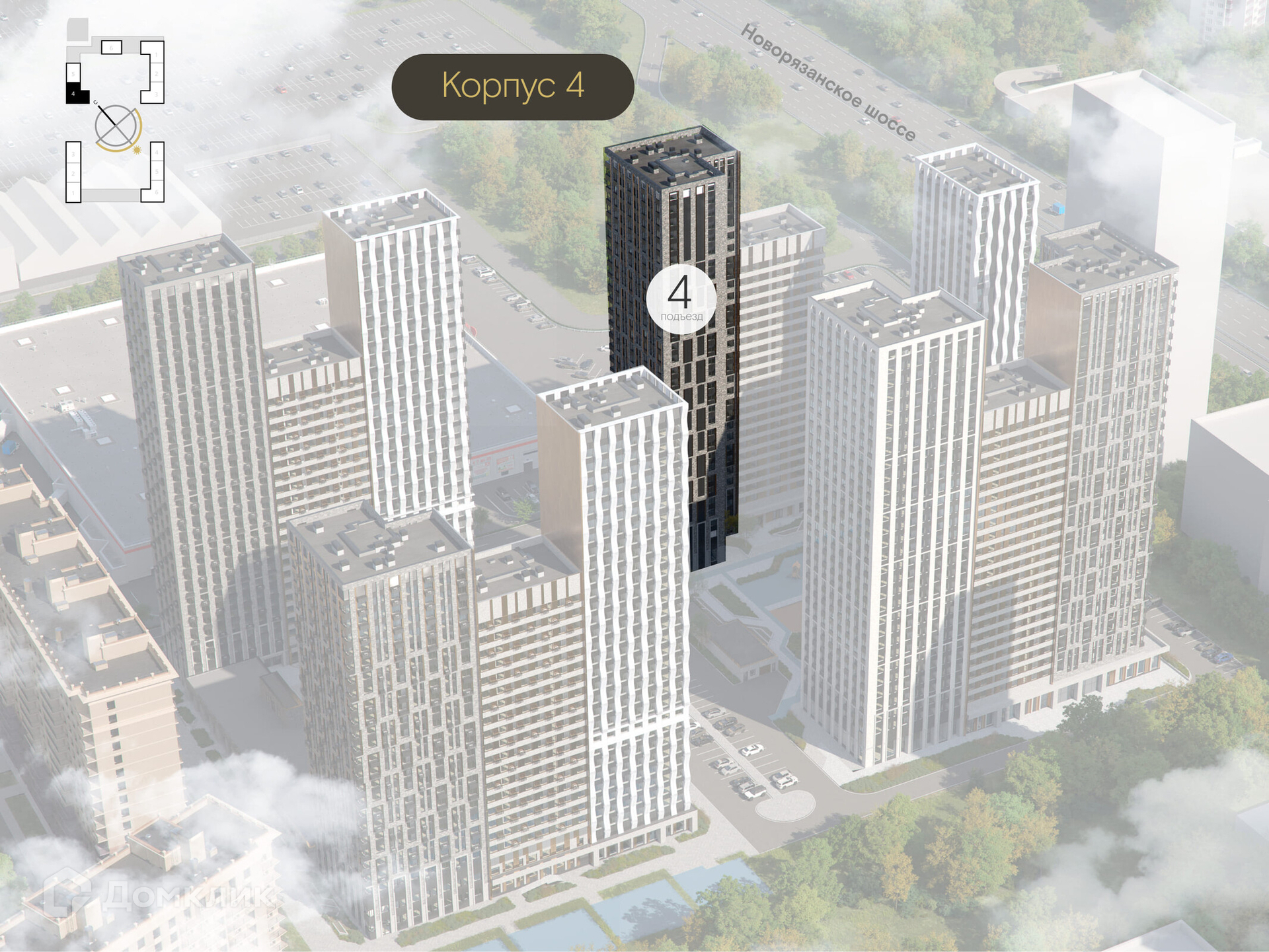Click the "Корпус 4" label pill
1269x952 pixels.
pyautogui.click(x=513, y=87)
